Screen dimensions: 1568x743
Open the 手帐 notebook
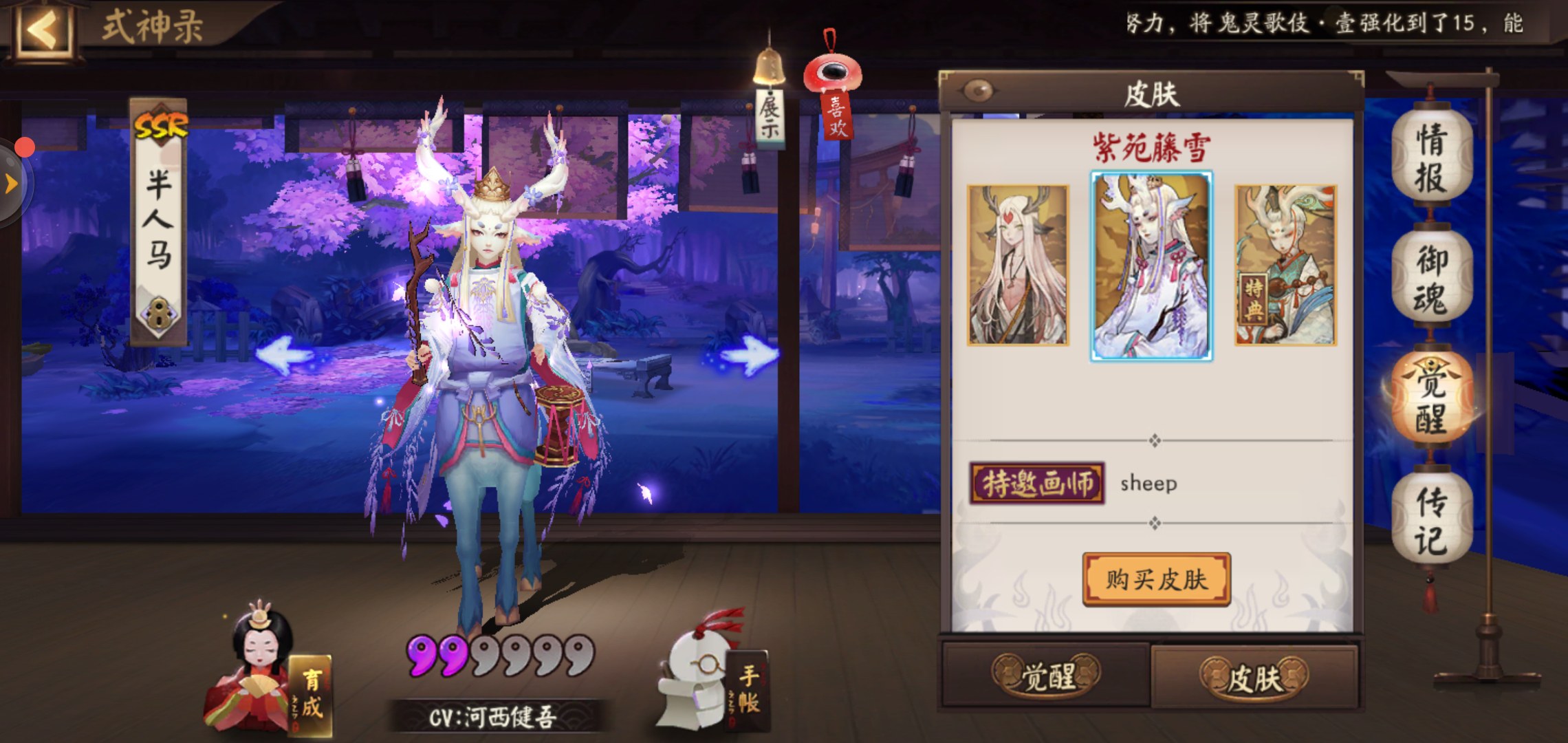pos(715,678)
